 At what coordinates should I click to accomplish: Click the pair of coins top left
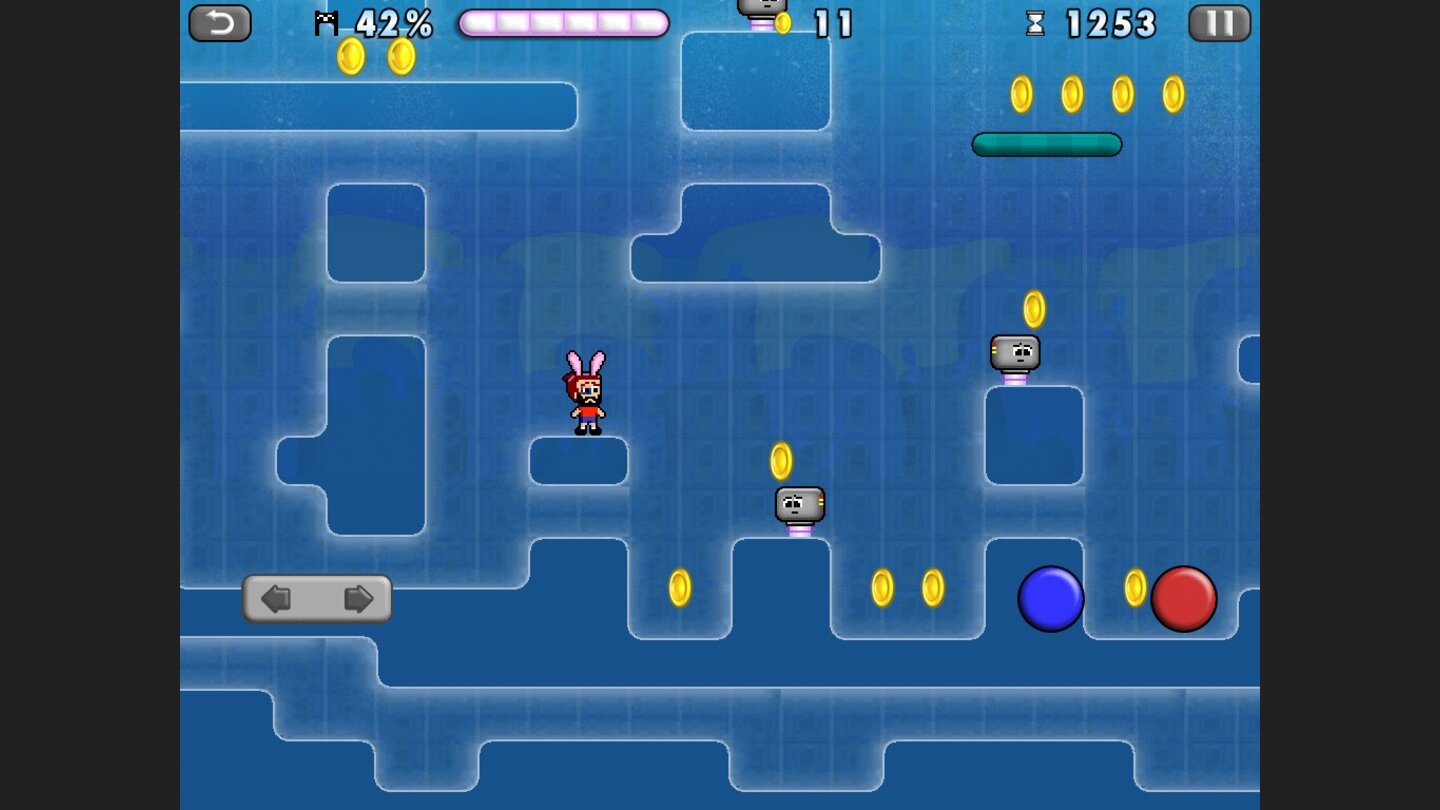point(375,55)
